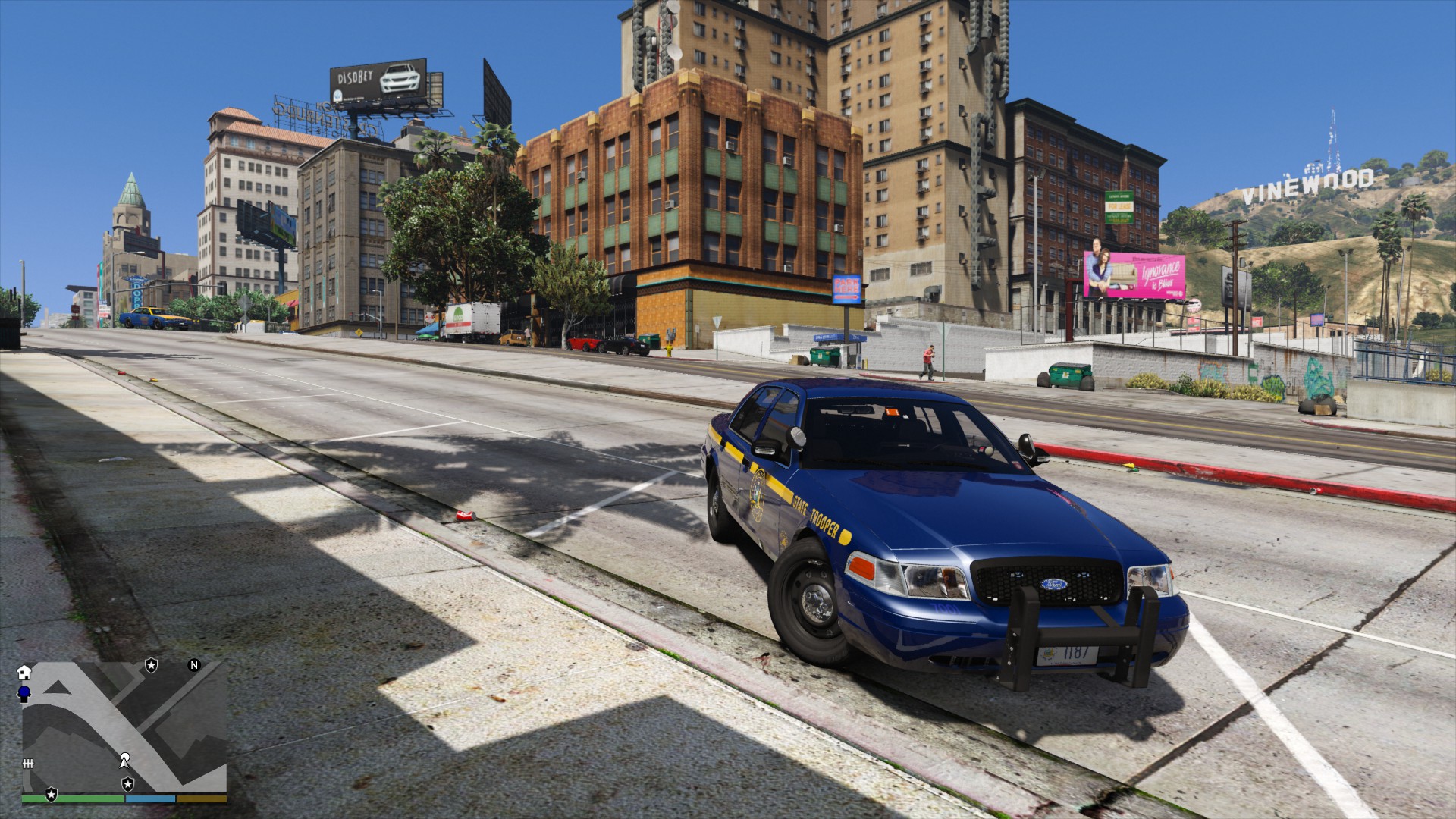Select the player arrow on the minimap
This screenshot has height=819, width=1456.
(125, 758)
